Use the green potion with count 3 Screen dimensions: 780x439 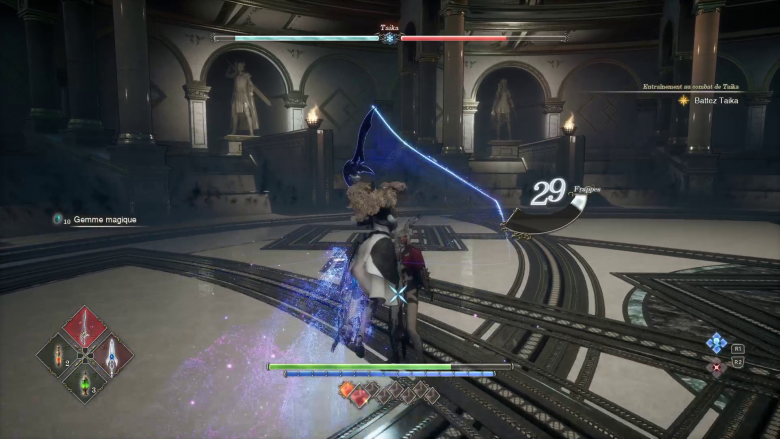(86, 381)
